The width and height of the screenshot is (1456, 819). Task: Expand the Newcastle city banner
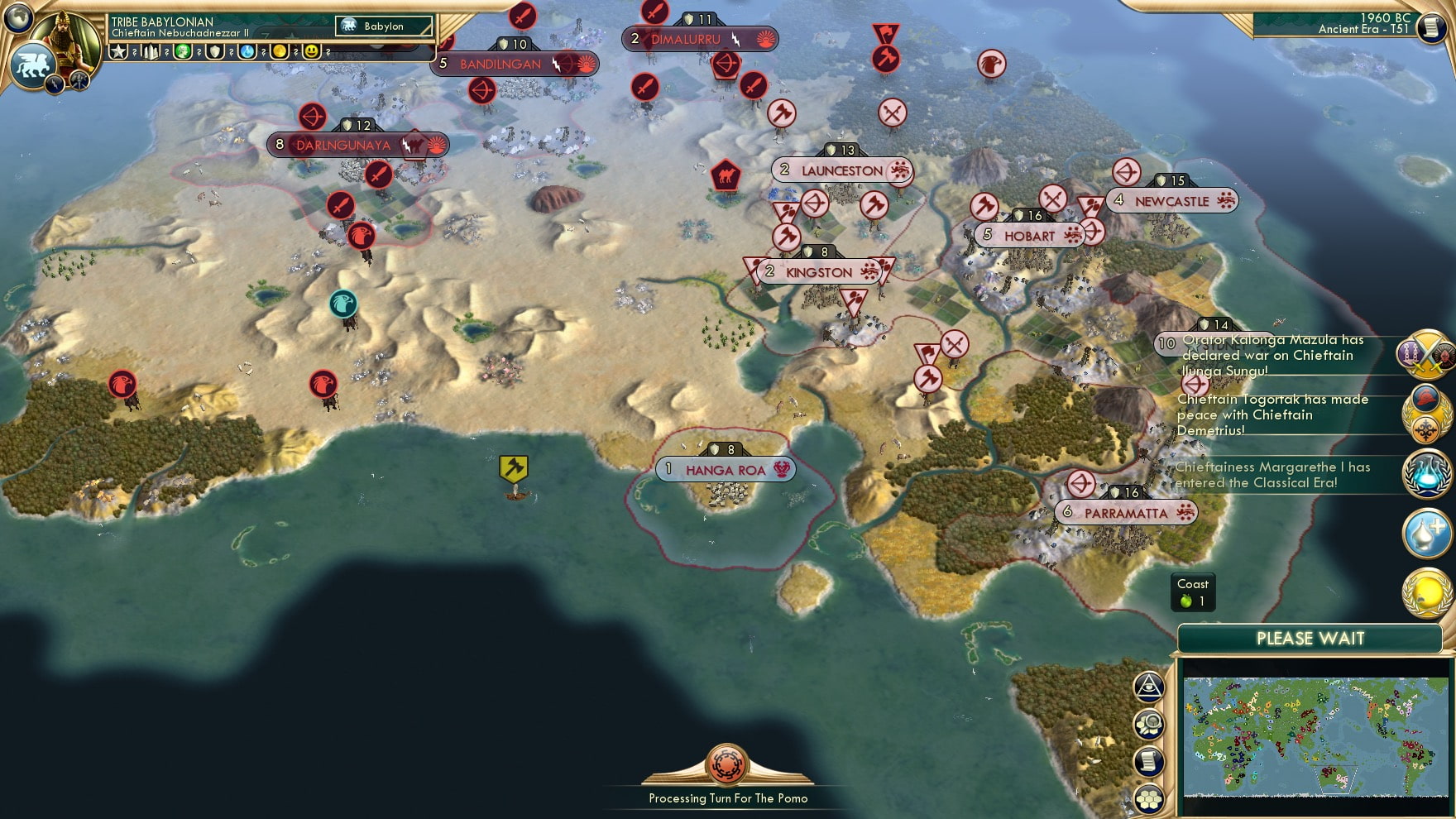coord(1171,200)
